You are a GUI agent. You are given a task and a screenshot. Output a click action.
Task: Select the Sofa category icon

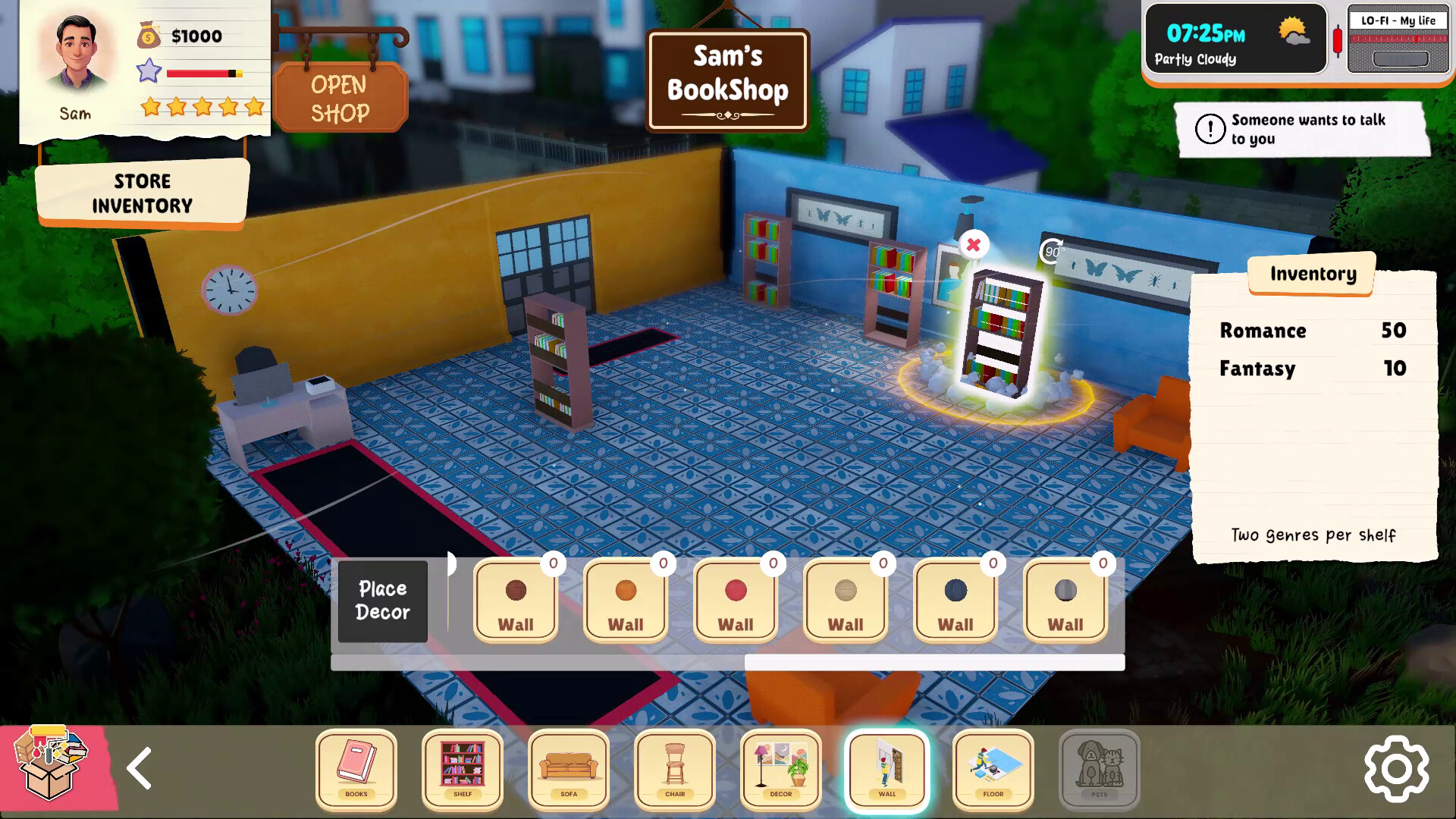coord(569,770)
